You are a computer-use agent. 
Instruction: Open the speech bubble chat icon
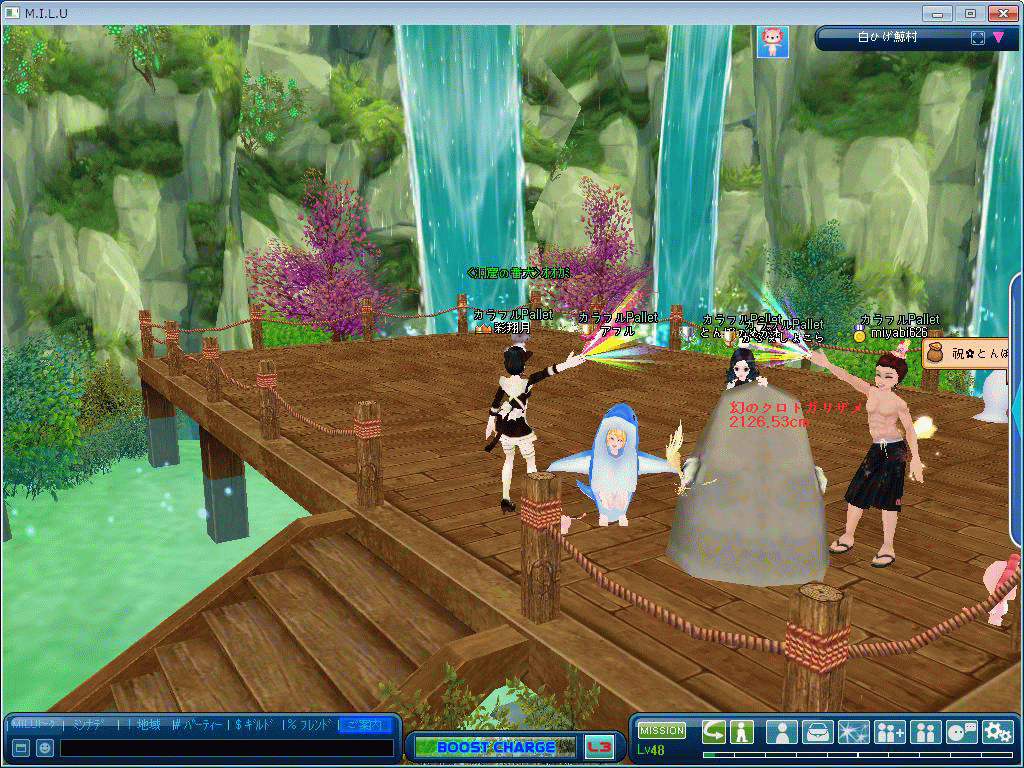pos(962,732)
